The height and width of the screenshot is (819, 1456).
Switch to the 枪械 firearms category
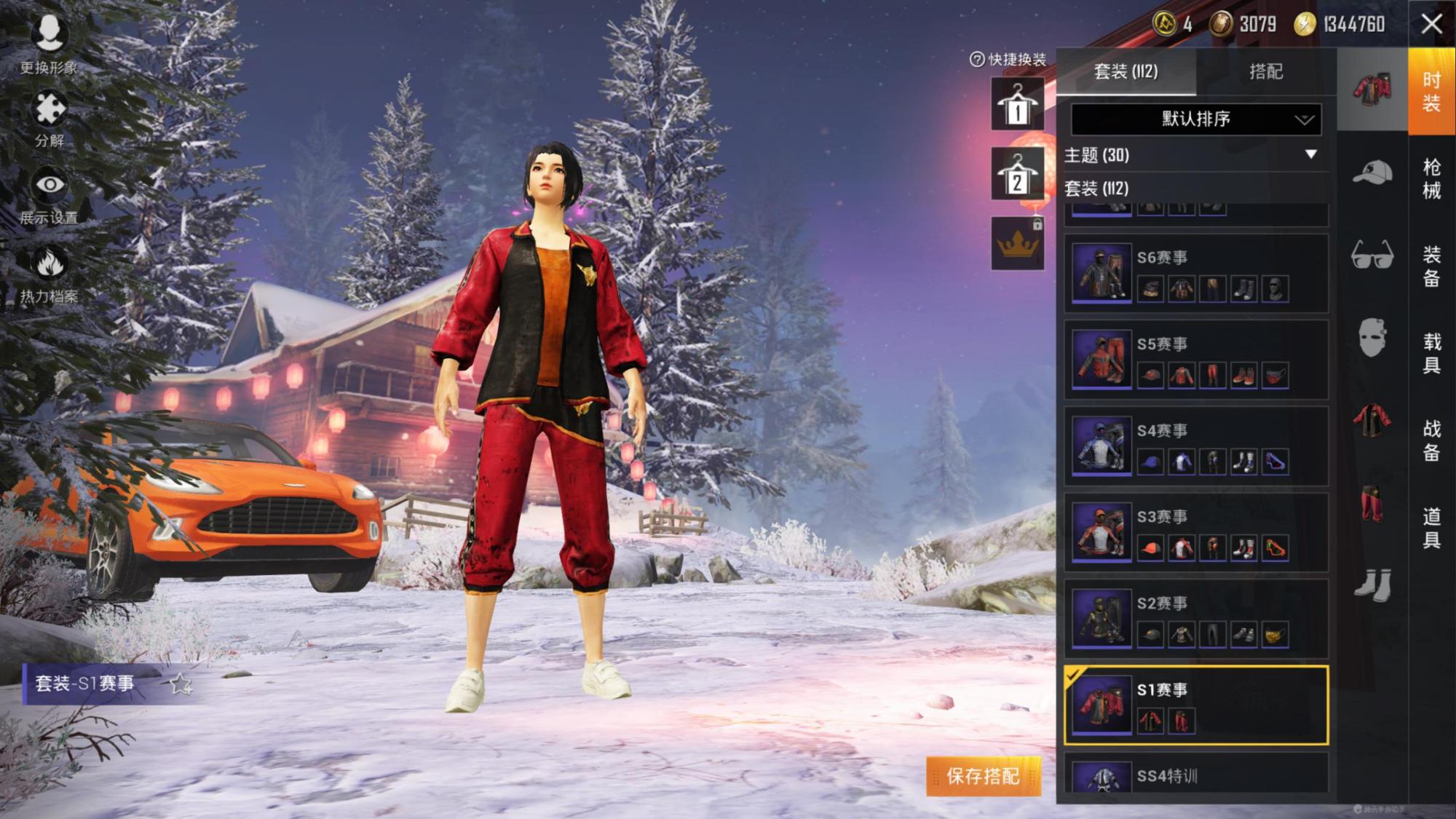(1431, 178)
